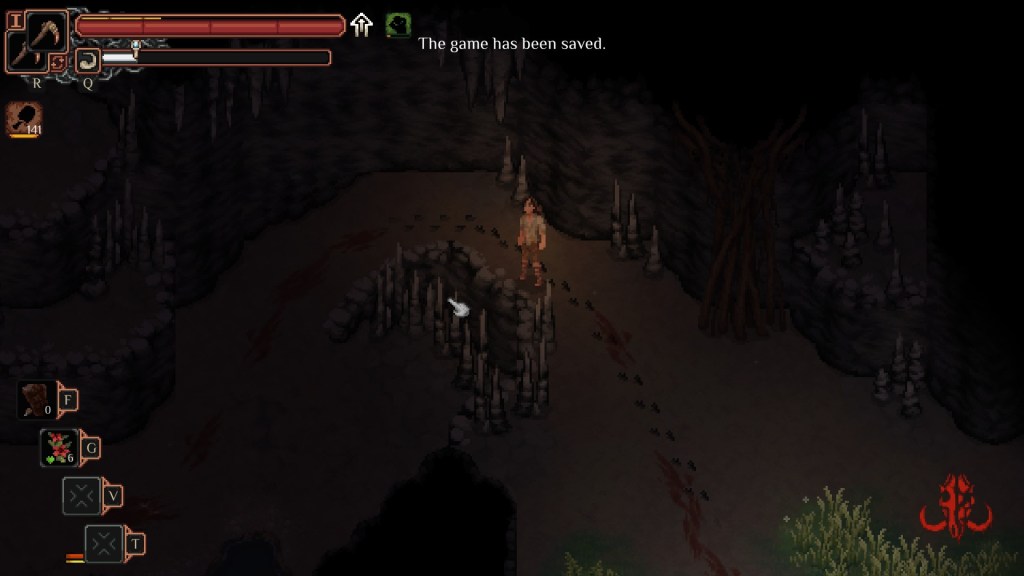Click the red glowing sigil emblem

pos(955,507)
